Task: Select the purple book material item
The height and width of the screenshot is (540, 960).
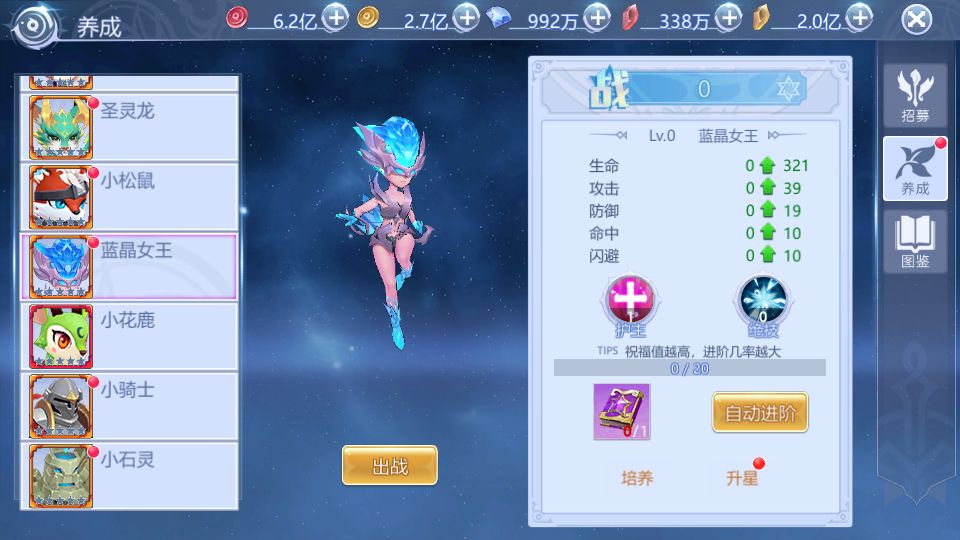Action: (x=621, y=411)
